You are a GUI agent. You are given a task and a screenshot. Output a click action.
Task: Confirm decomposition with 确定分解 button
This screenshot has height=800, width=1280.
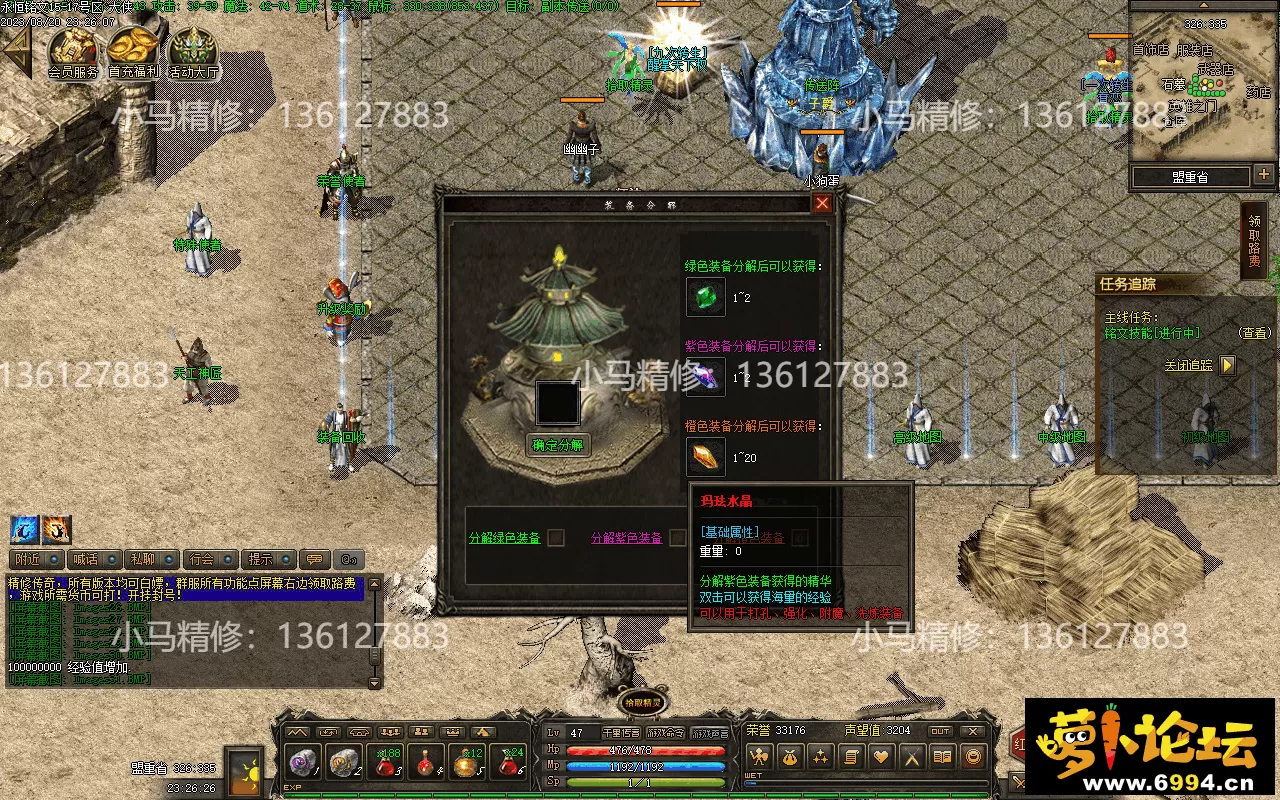click(557, 445)
